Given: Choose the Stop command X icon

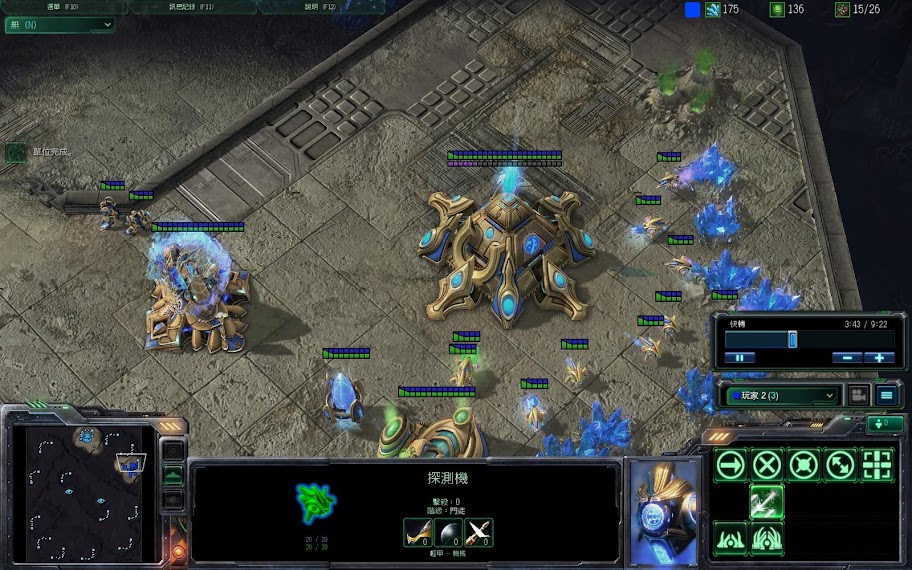Looking at the screenshot, I should click(767, 465).
